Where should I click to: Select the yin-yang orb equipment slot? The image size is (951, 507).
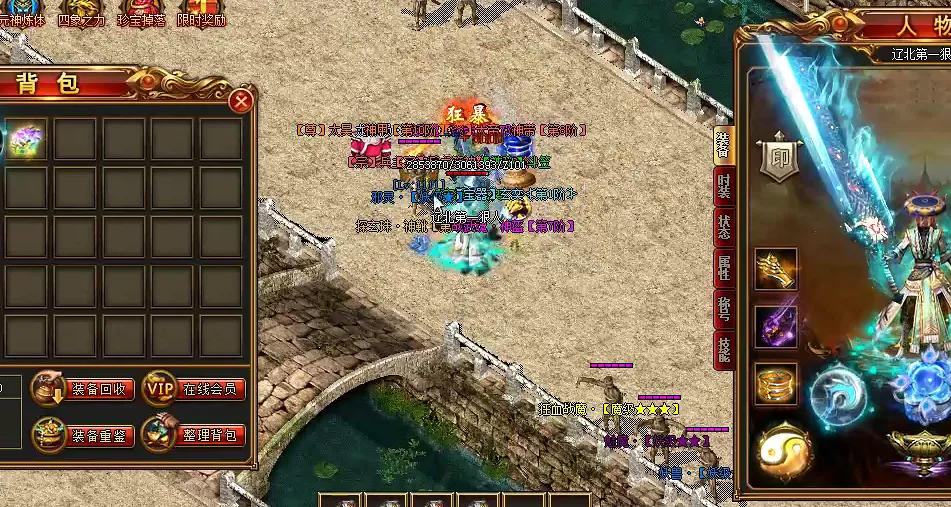(781, 452)
